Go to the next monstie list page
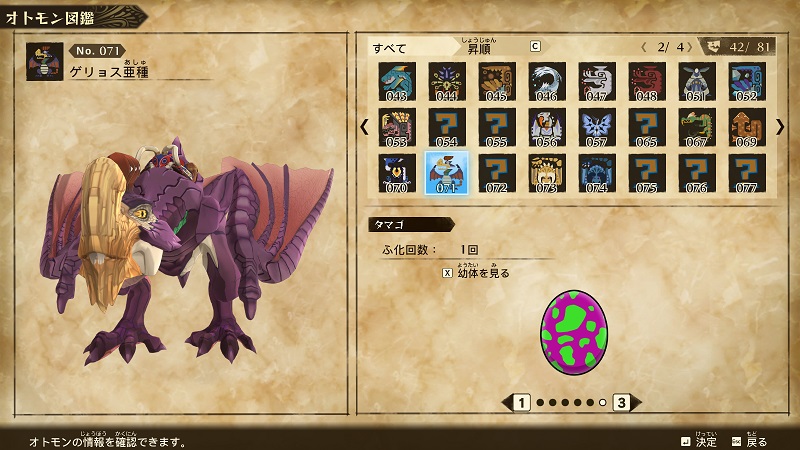The height and width of the screenshot is (450, 800). tap(780, 127)
